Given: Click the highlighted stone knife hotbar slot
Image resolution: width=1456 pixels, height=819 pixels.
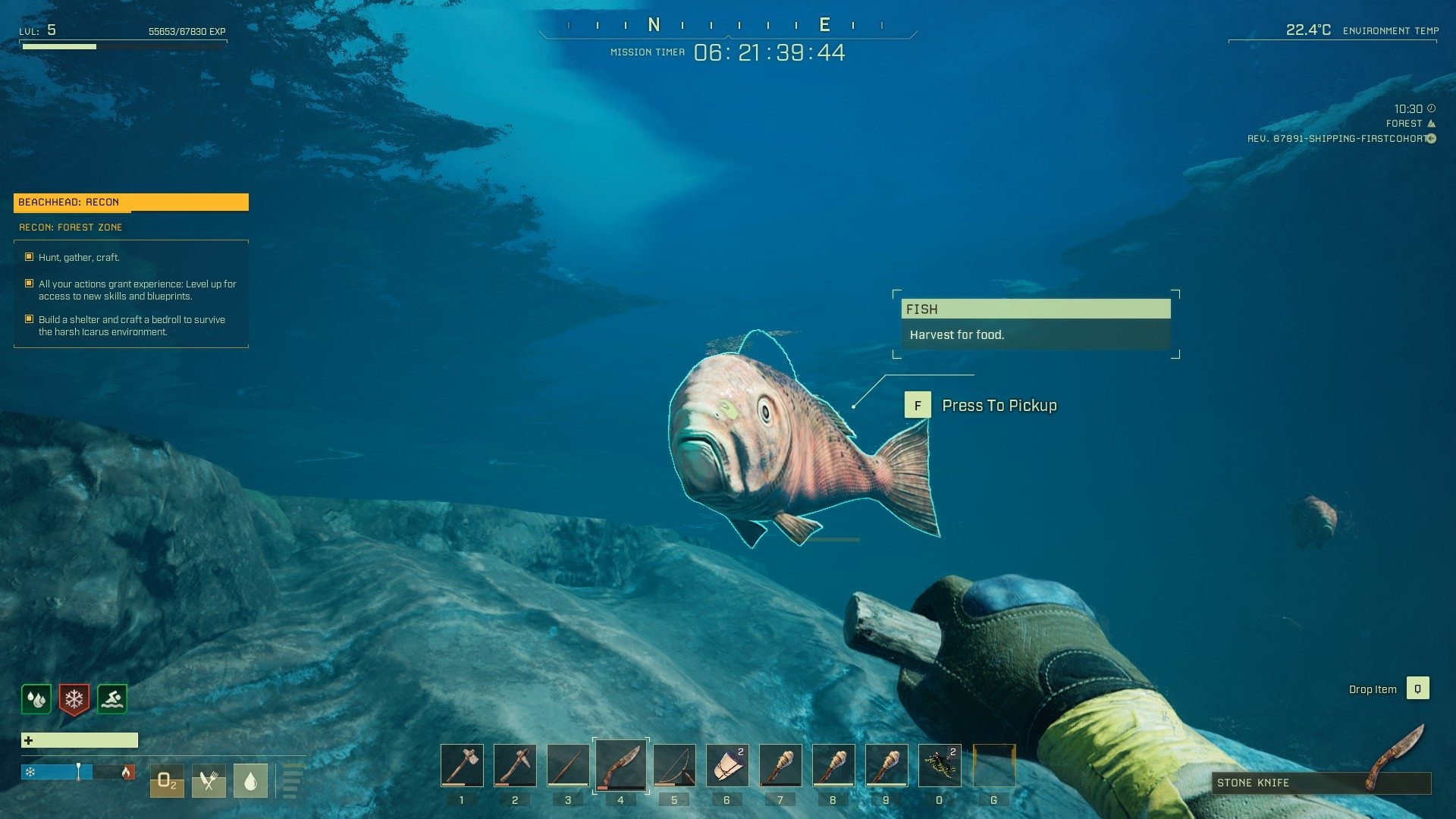Looking at the screenshot, I should (621, 764).
